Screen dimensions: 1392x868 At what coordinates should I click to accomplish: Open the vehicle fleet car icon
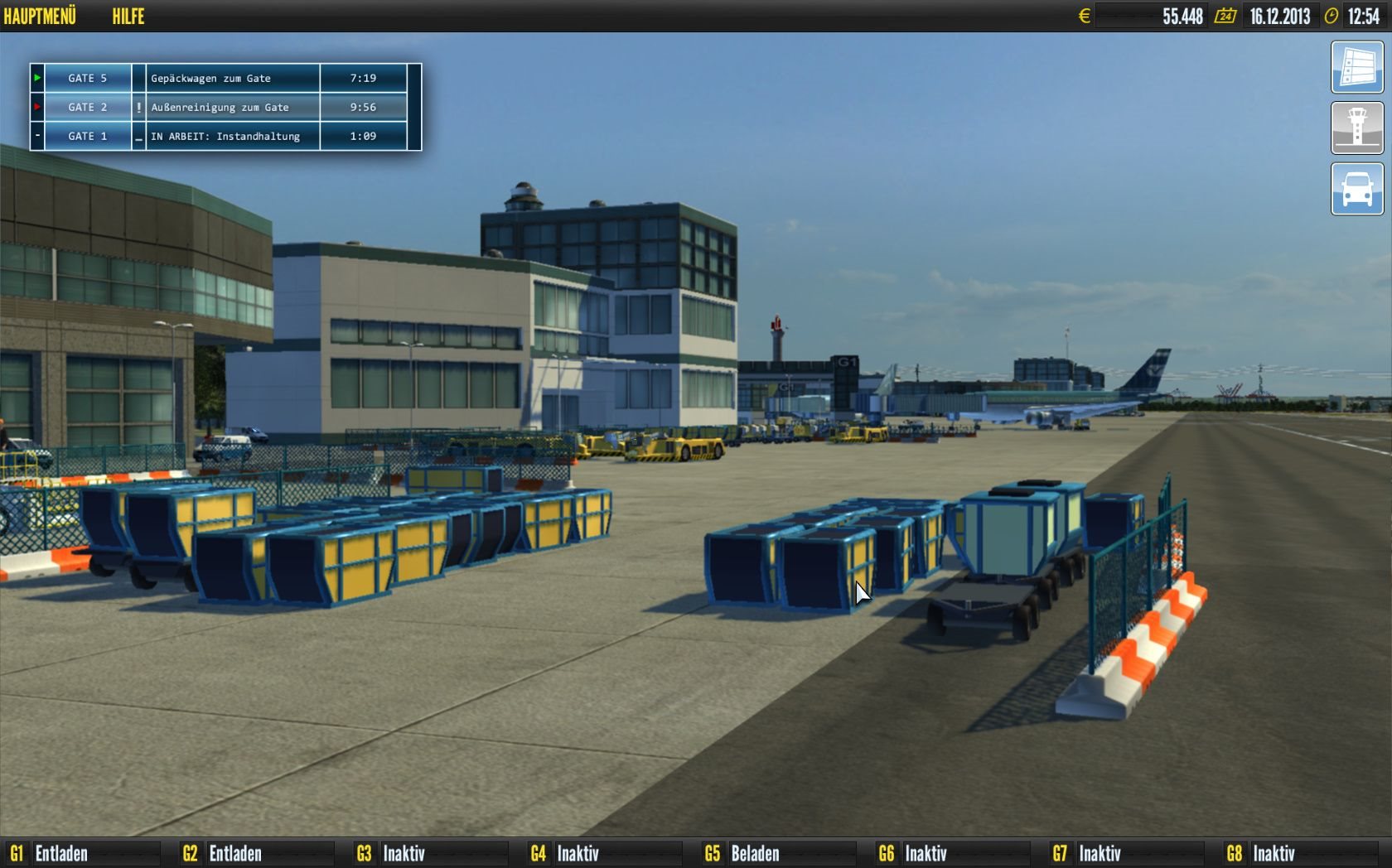pos(1356,189)
